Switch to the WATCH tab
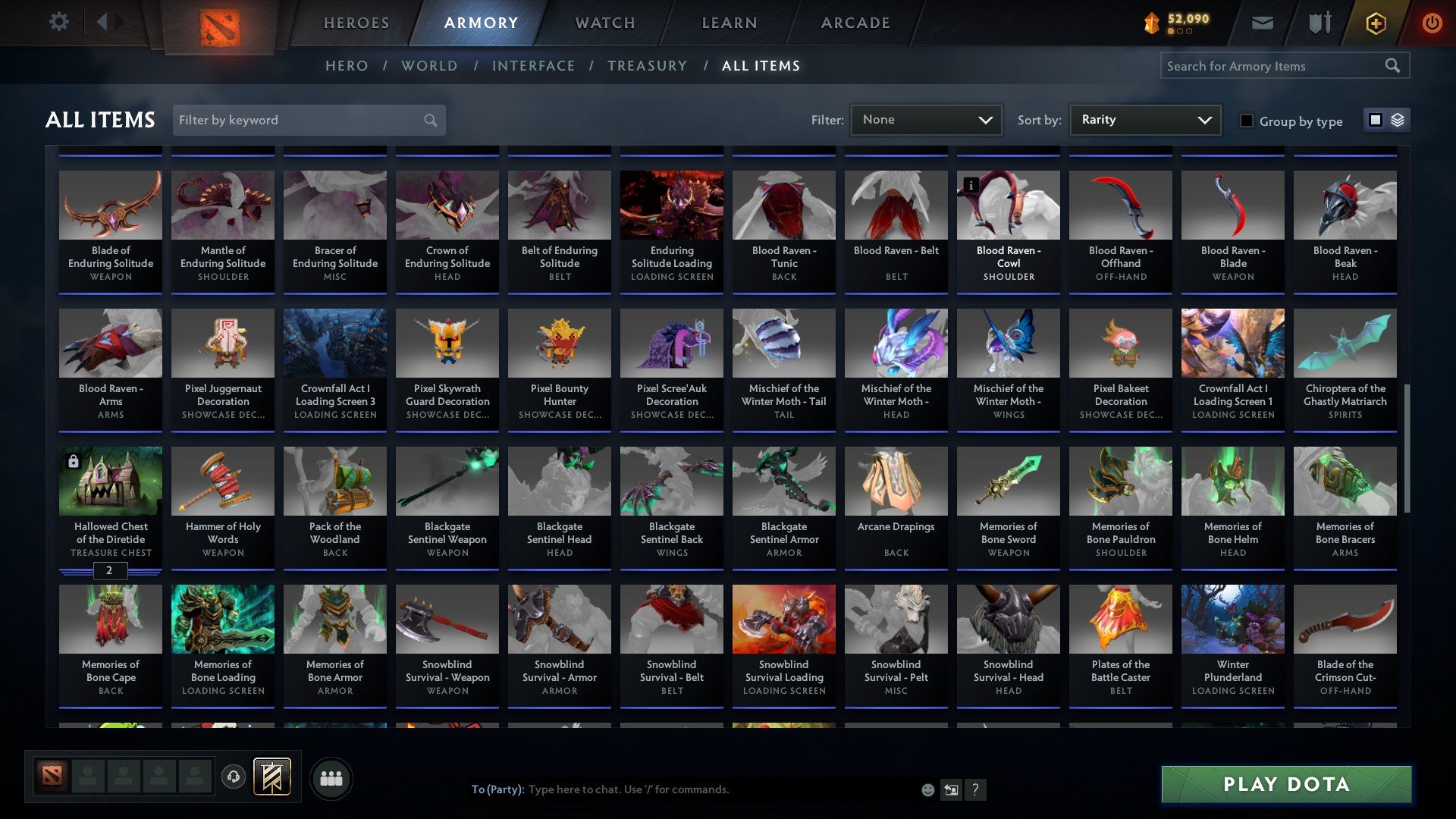The height and width of the screenshot is (819, 1456). pyautogui.click(x=604, y=23)
